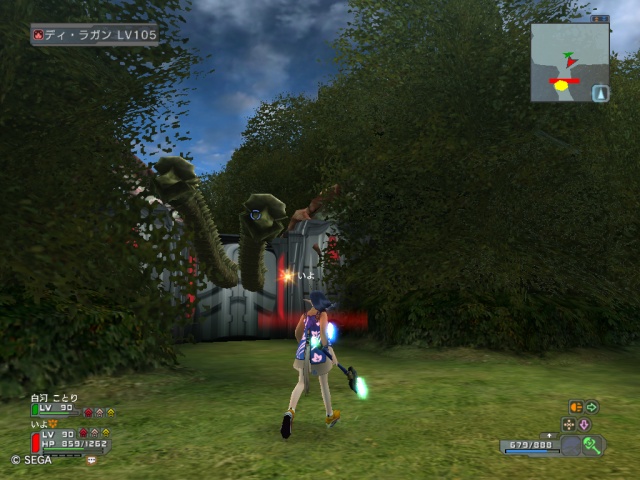
Task: Select the De Ragan LV105 target label
Action: (94, 34)
